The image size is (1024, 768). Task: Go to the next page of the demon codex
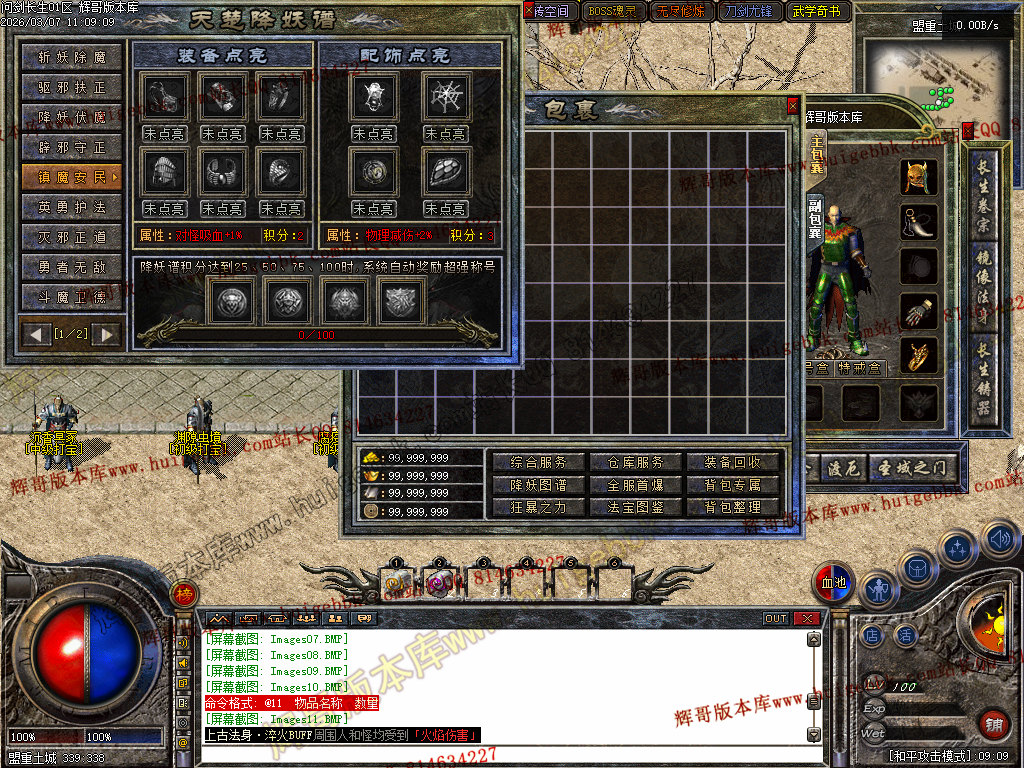tap(106, 334)
